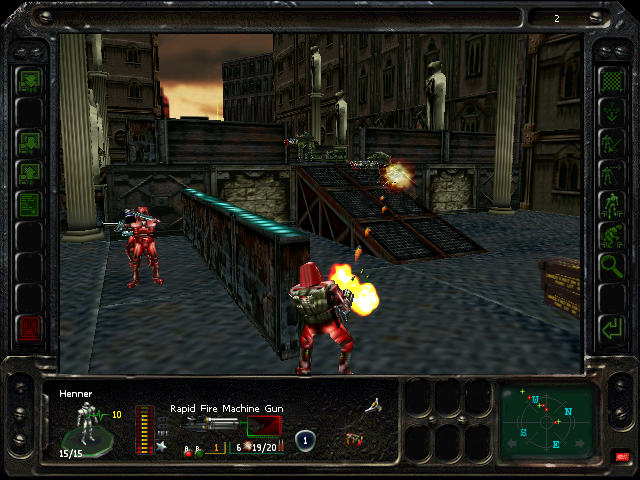Select the Rapid Fire Machine Gun weapon
Screen dimensions: 640x480
(215, 424)
